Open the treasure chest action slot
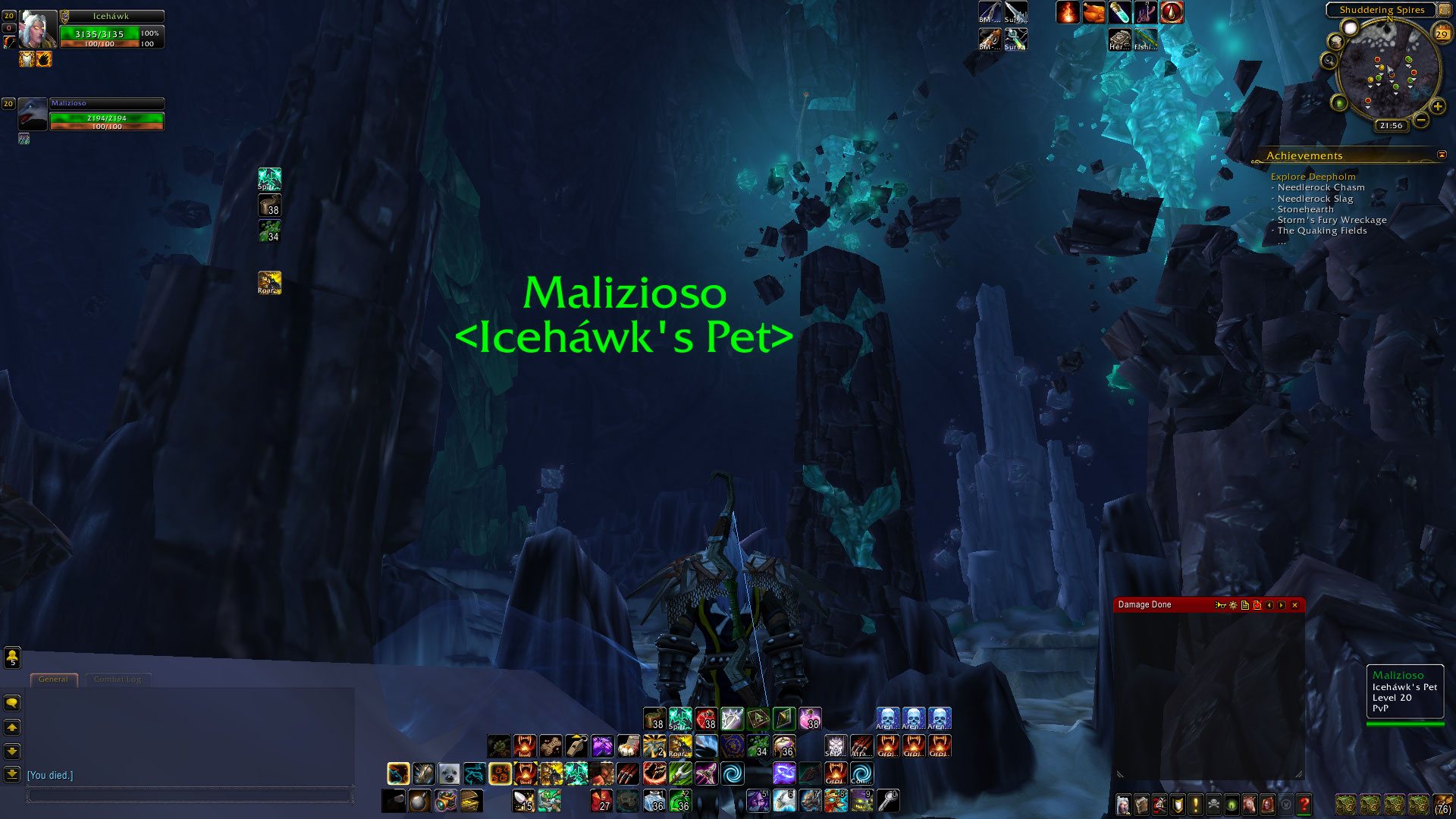Screen dimensions: 1456x819 tap(471, 801)
